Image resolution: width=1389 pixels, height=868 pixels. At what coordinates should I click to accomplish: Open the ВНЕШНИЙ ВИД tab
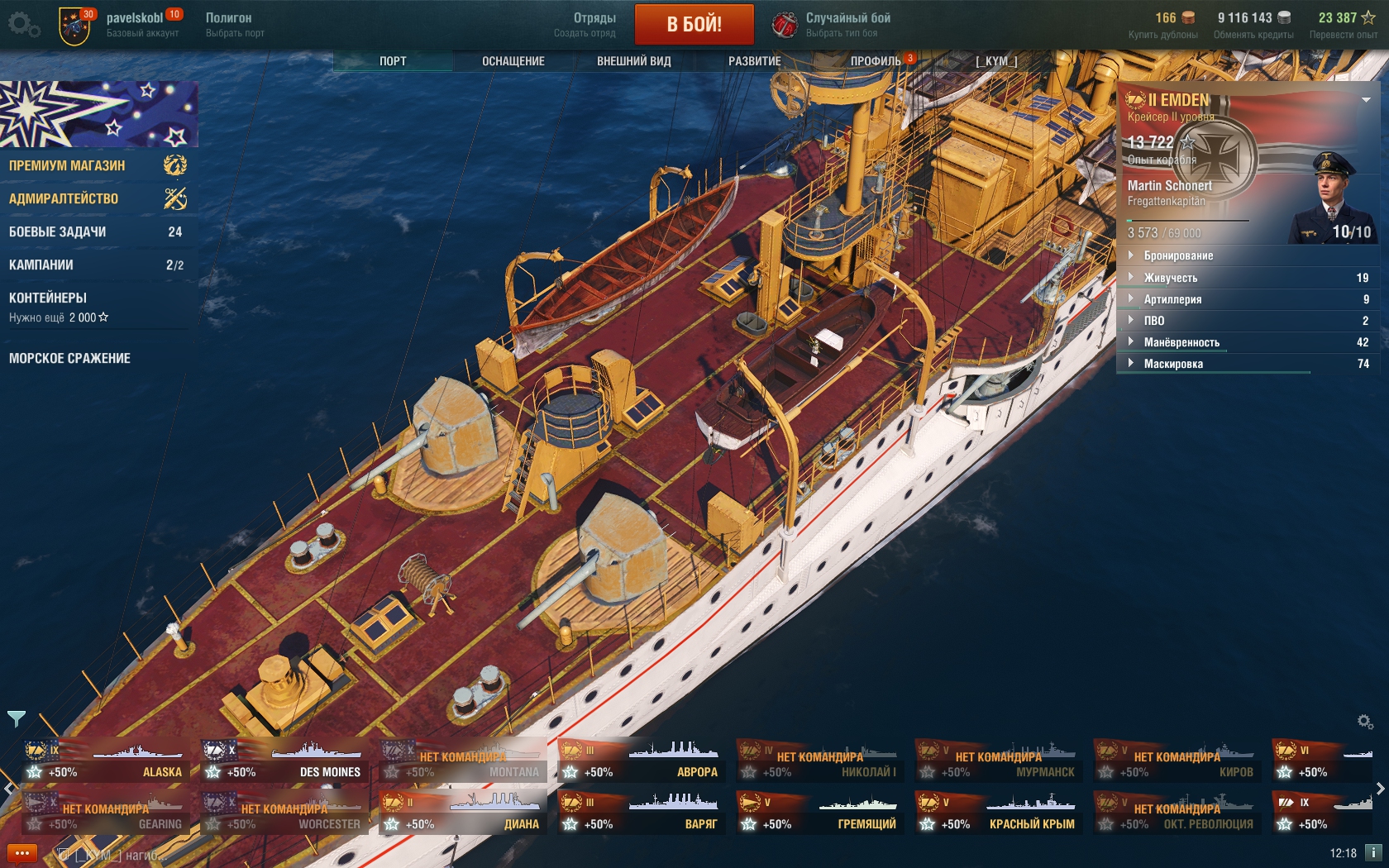(633, 61)
